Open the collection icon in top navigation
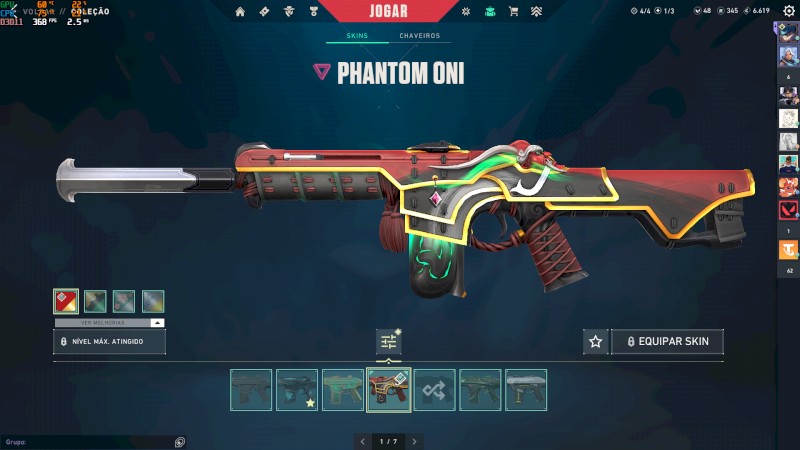This screenshot has width=800, height=450. [489, 11]
